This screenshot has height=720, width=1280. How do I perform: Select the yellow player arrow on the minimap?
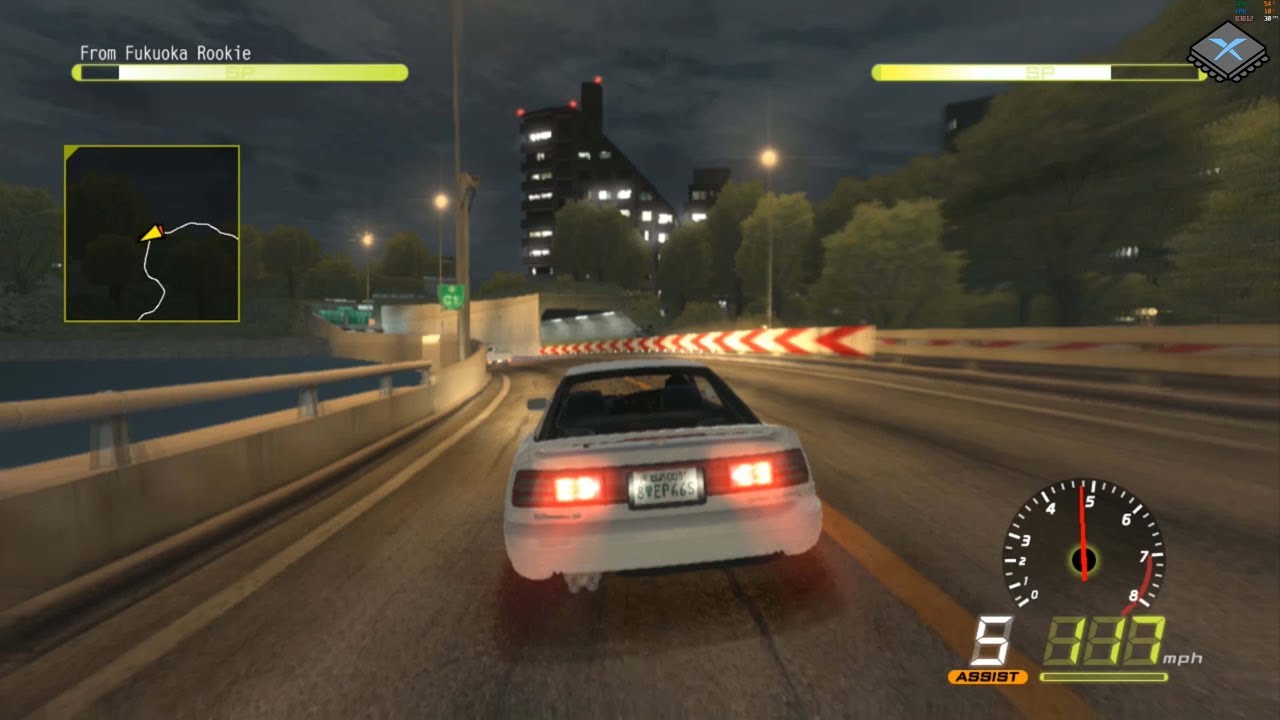[150, 232]
